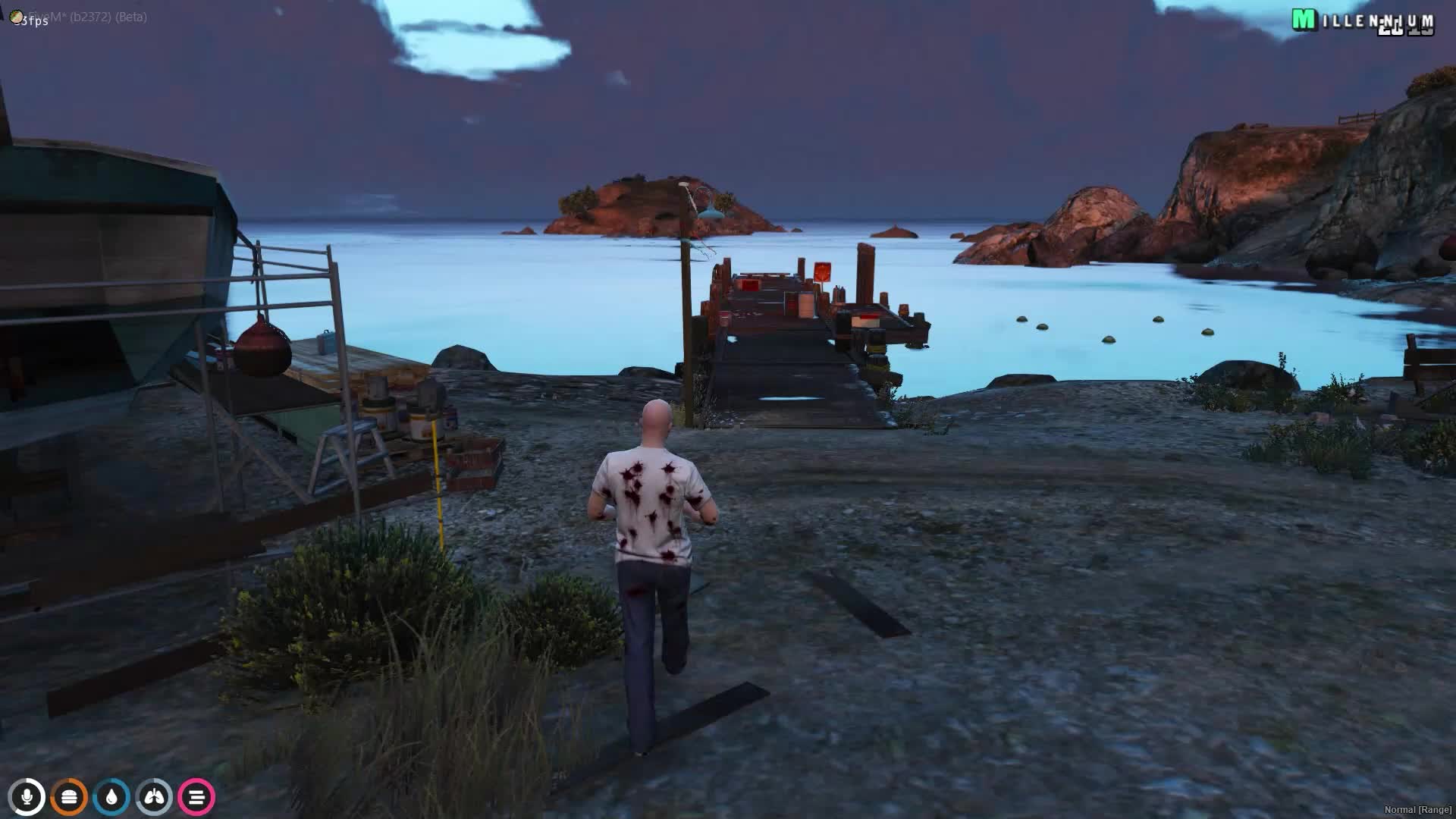Select the burger hunger icon

click(70, 797)
